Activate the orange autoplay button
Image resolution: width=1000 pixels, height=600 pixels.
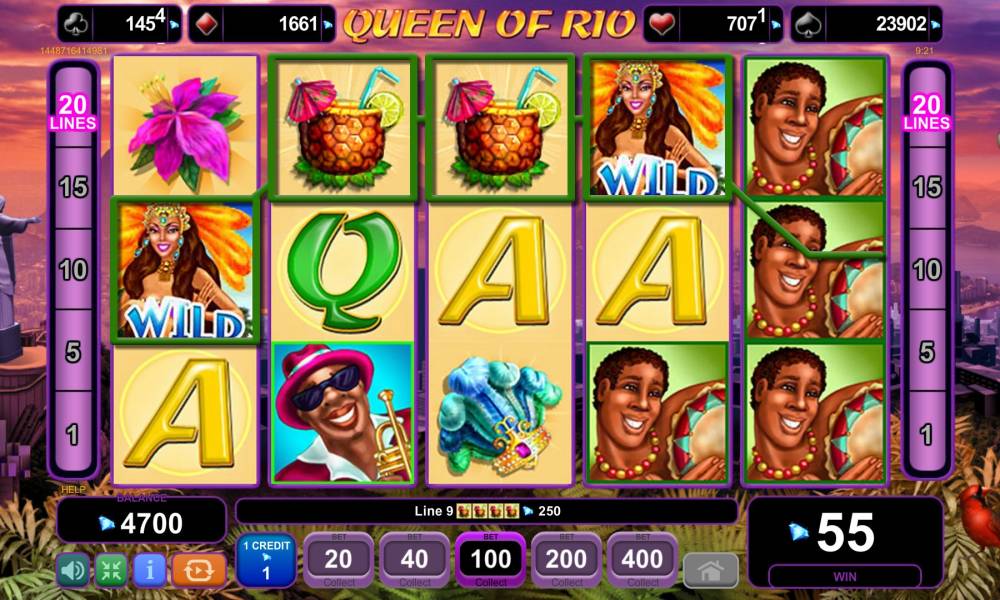coord(198,569)
